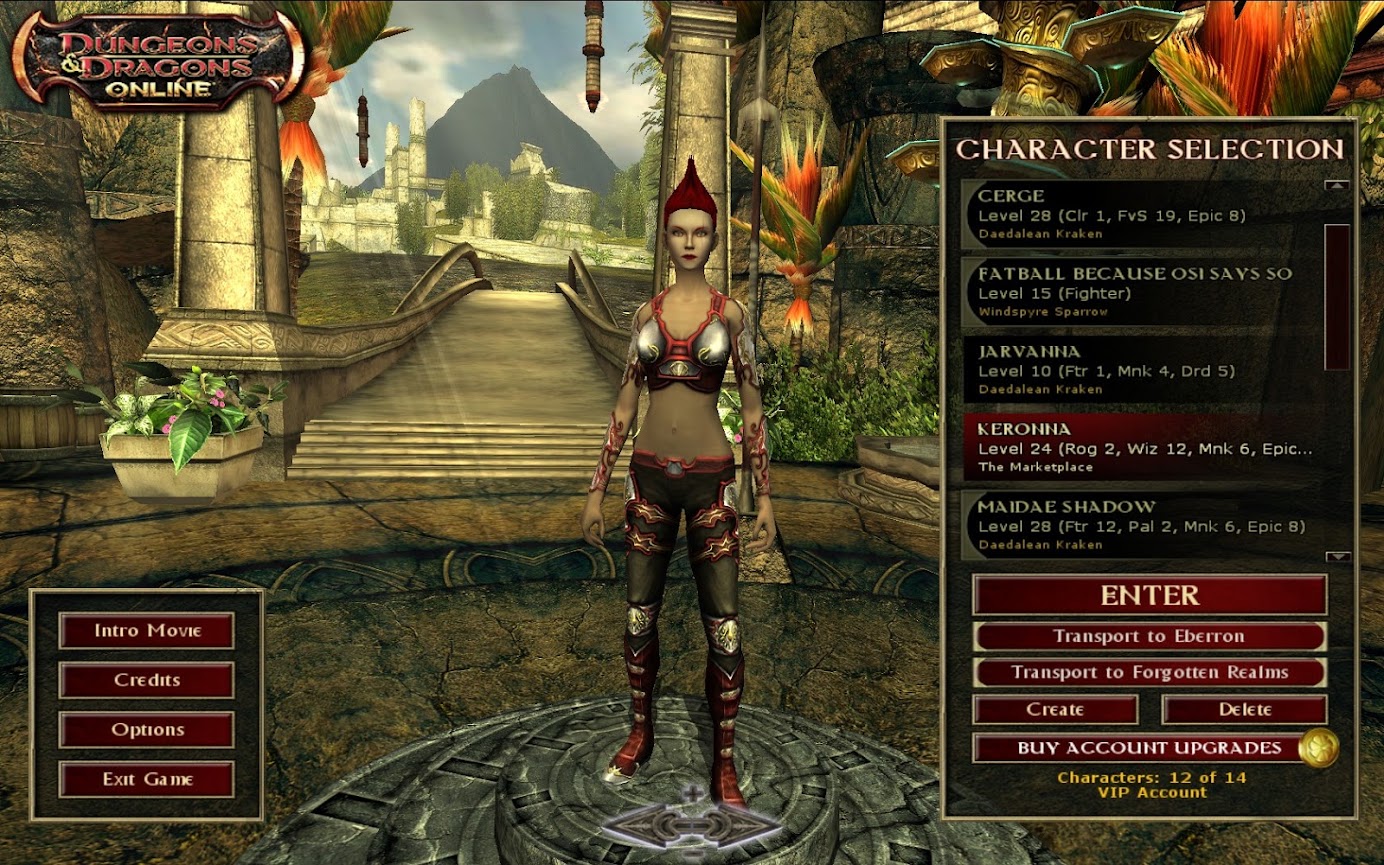The width and height of the screenshot is (1384, 865).
Task: Play the Intro Movie
Action: coord(147,631)
